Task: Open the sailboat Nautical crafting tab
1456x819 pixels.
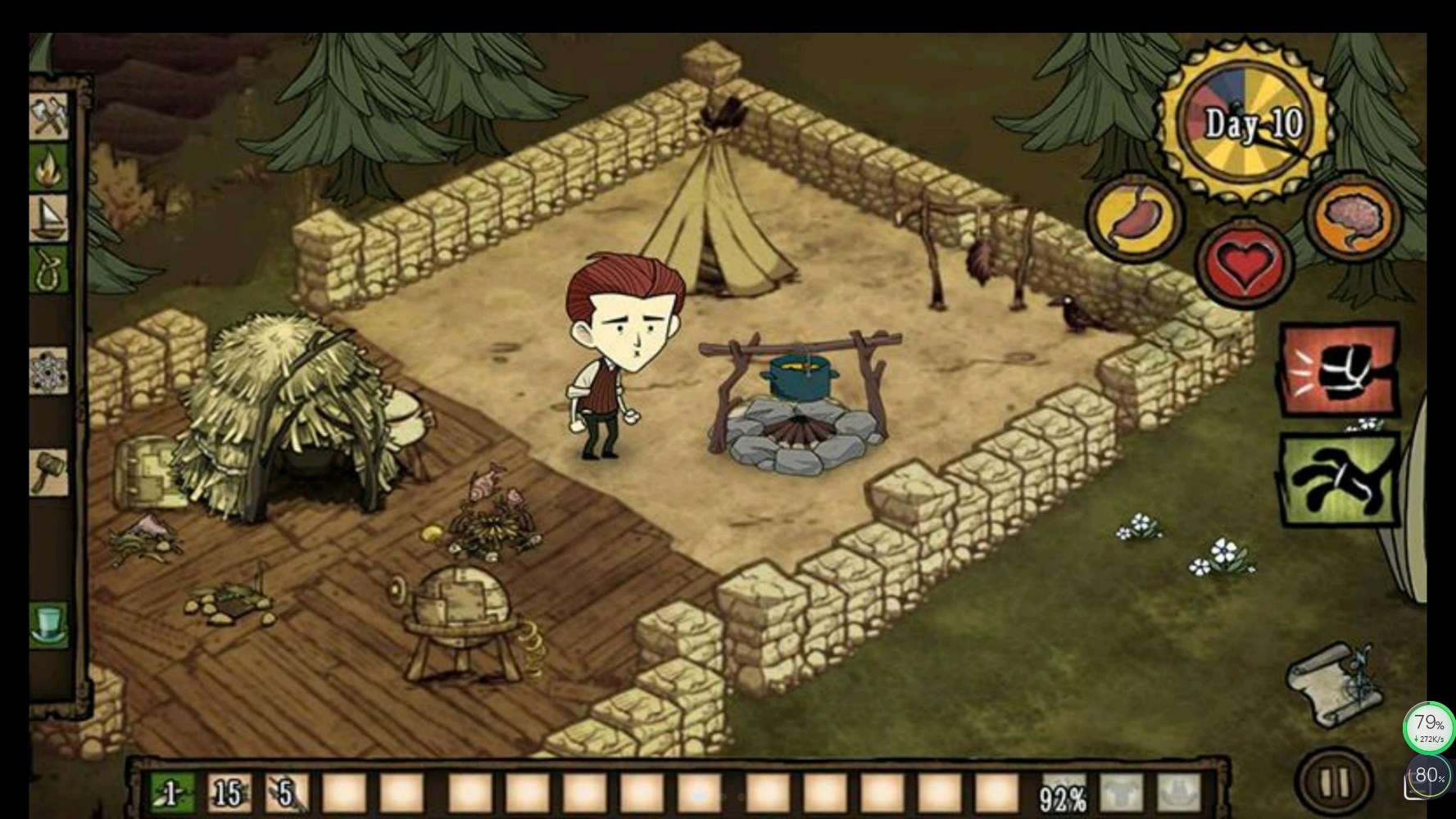Action: (x=49, y=218)
